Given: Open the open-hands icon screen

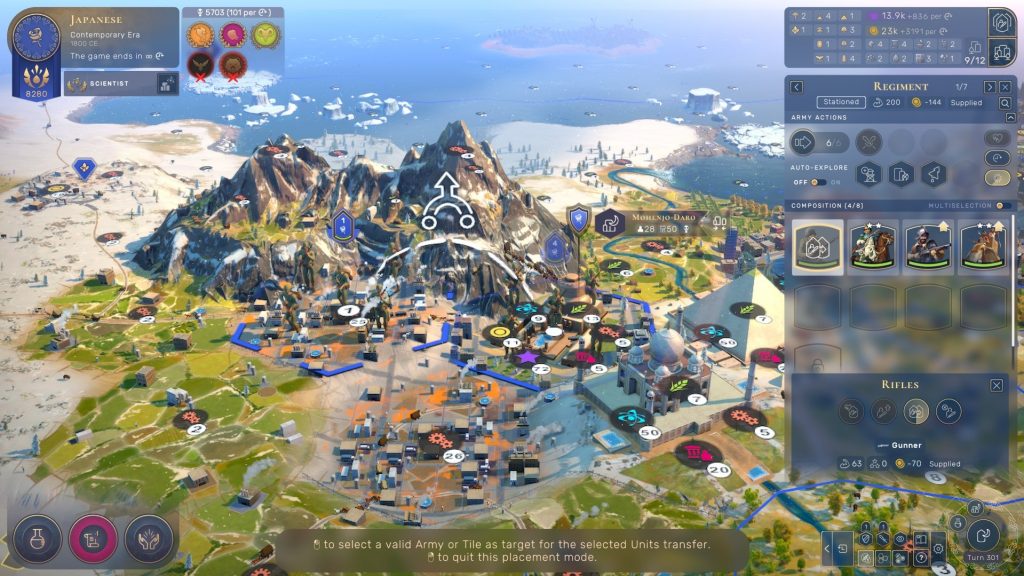Looking at the screenshot, I should click(148, 539).
